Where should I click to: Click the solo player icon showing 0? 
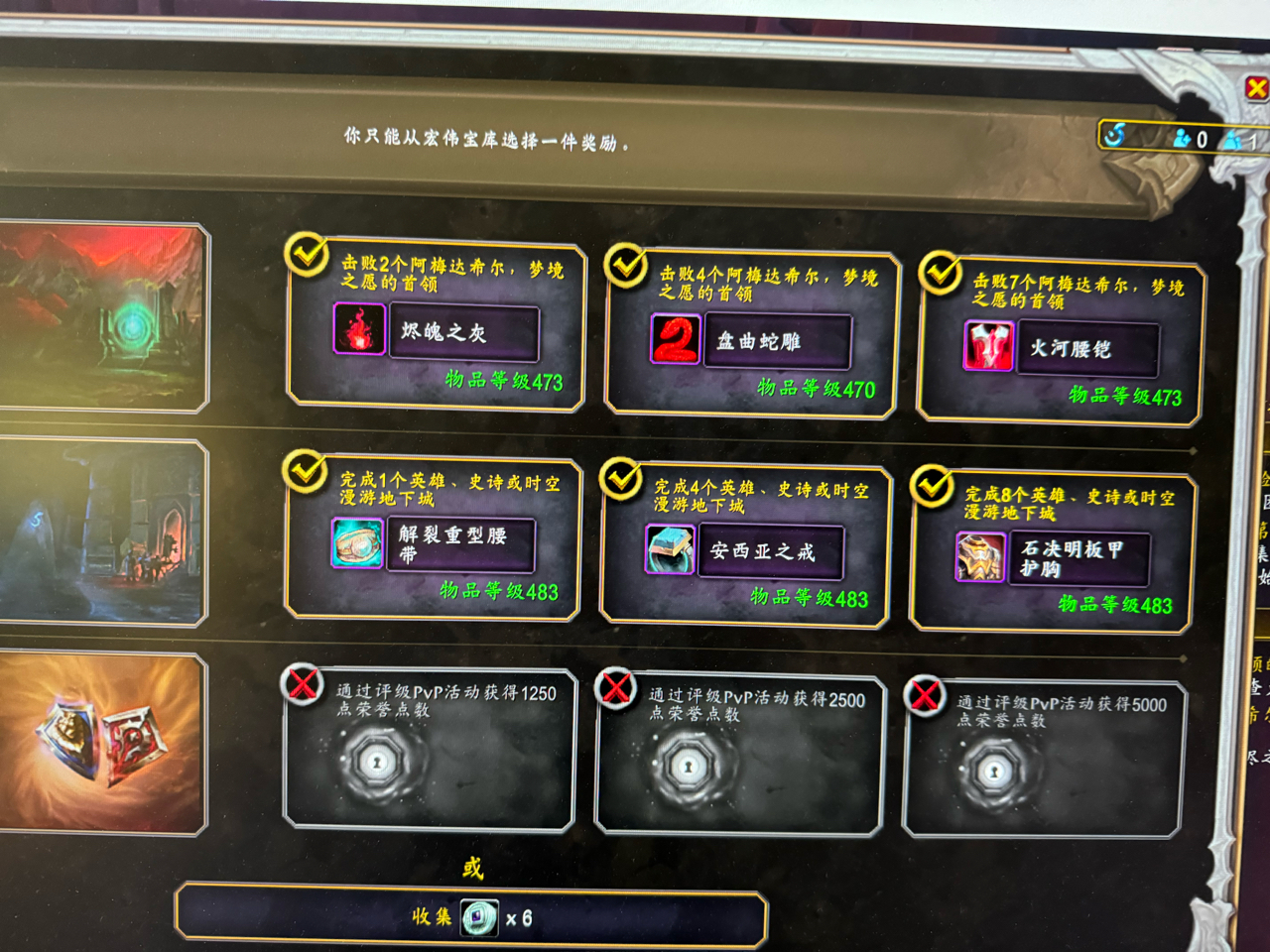coord(1183,140)
